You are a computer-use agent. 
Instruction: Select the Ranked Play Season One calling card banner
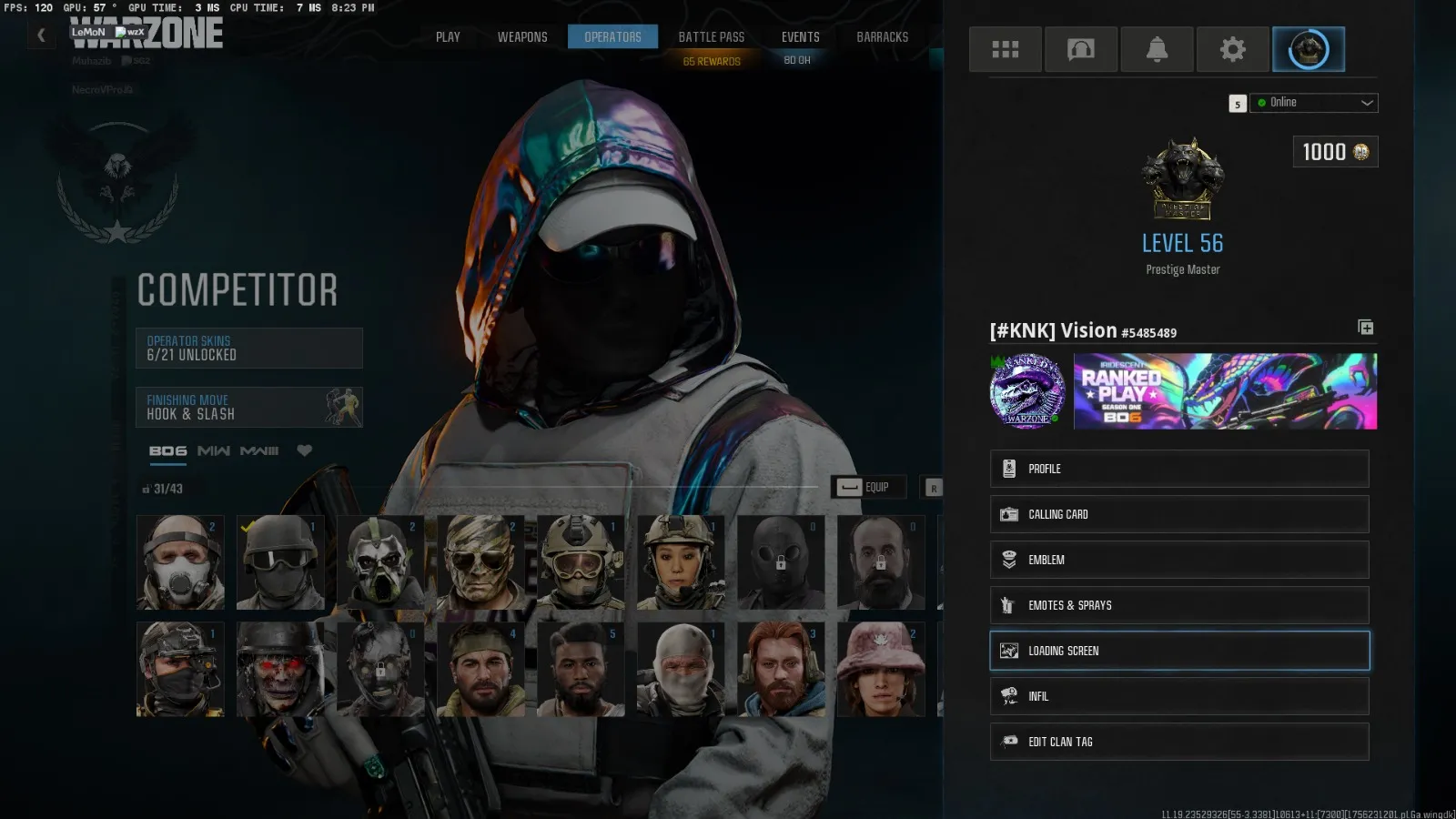click(x=1224, y=391)
